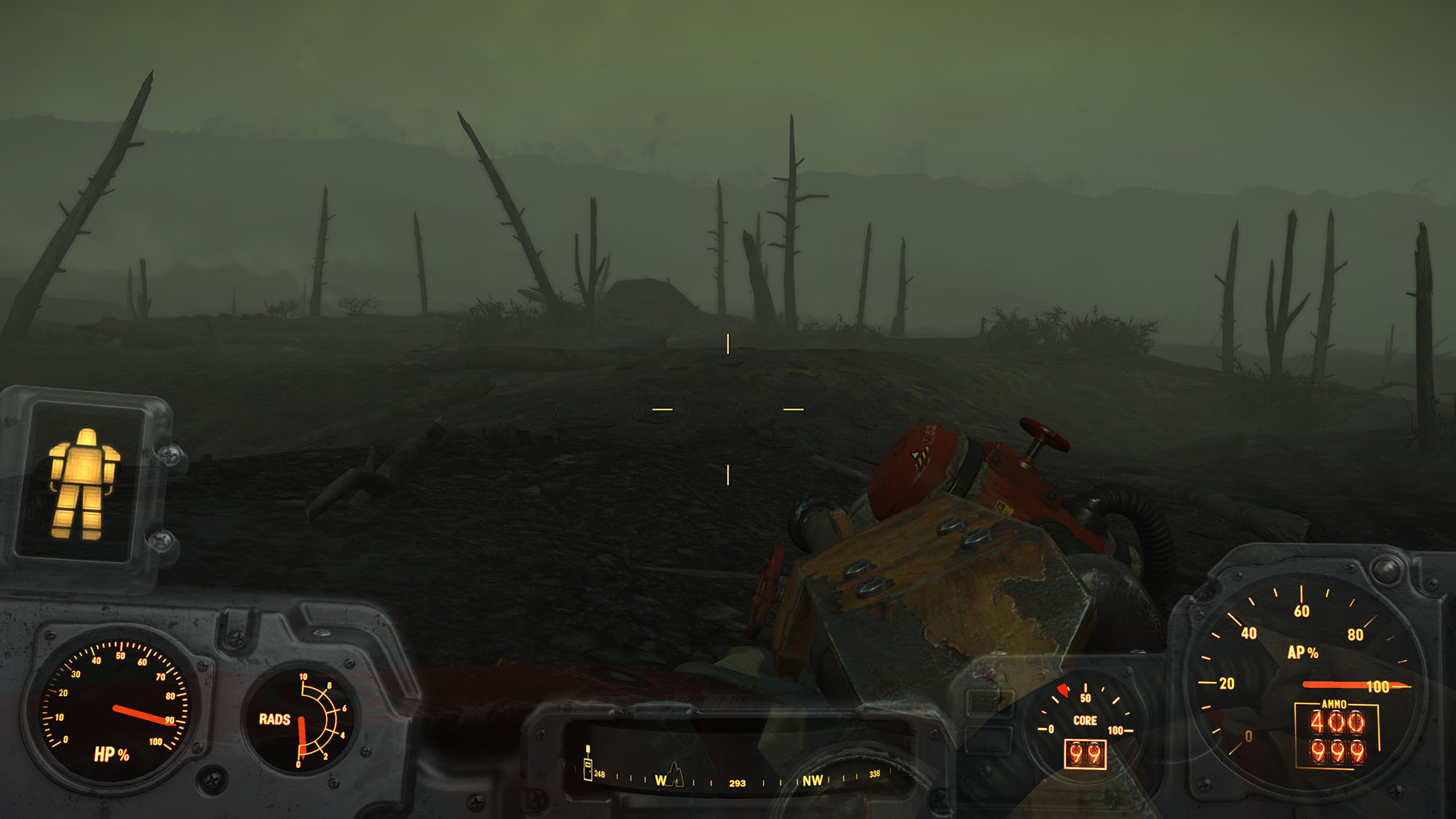Screen dimensions: 1456x819
Task: Click the location marker near W on compass
Action: coord(675,773)
